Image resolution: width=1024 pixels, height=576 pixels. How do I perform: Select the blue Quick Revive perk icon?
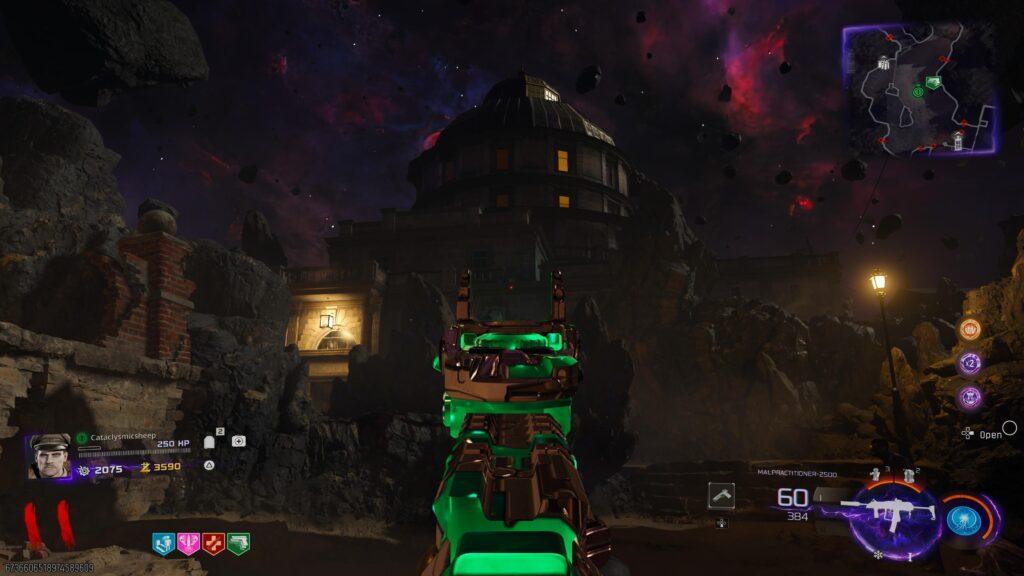click(x=163, y=543)
